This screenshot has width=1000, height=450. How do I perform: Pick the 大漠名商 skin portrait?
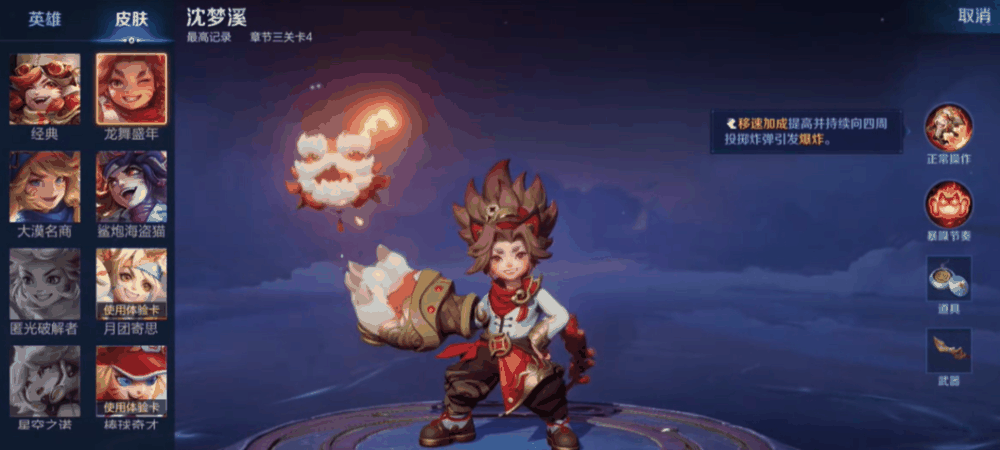pos(45,187)
